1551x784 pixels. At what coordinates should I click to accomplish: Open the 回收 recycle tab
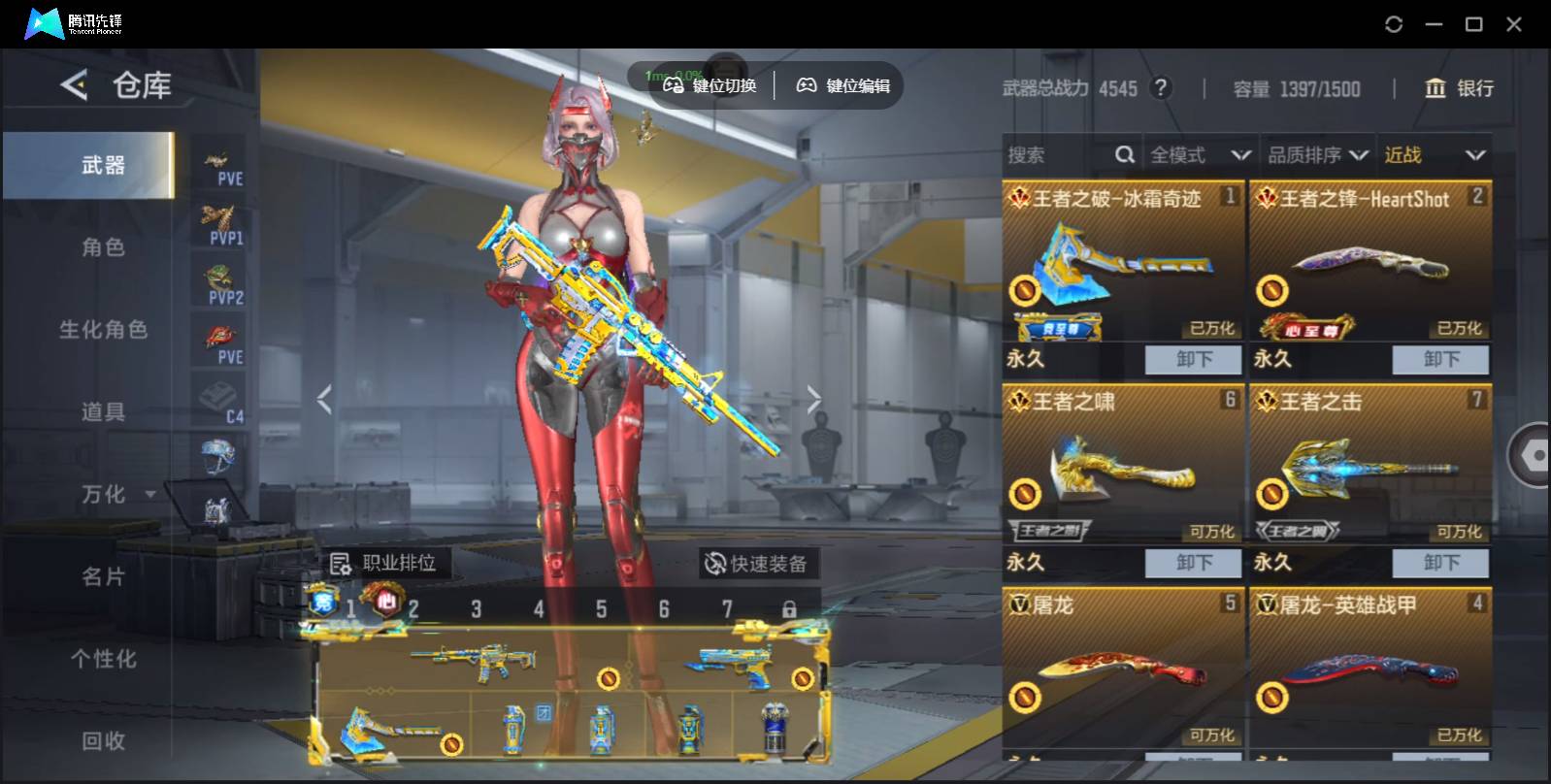pos(103,741)
